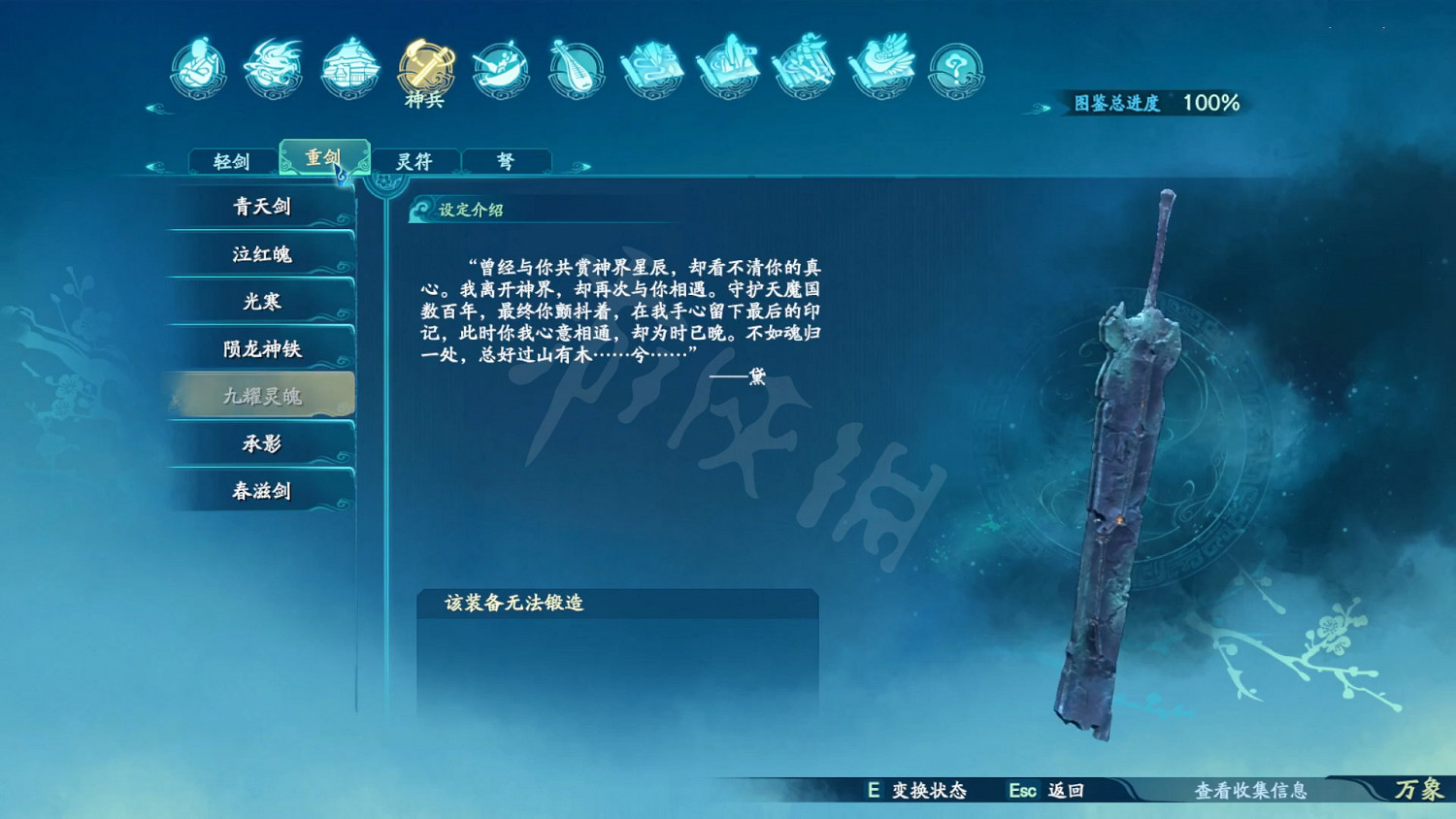Click the 查看收集信息 link
1456x819 pixels.
1252,791
